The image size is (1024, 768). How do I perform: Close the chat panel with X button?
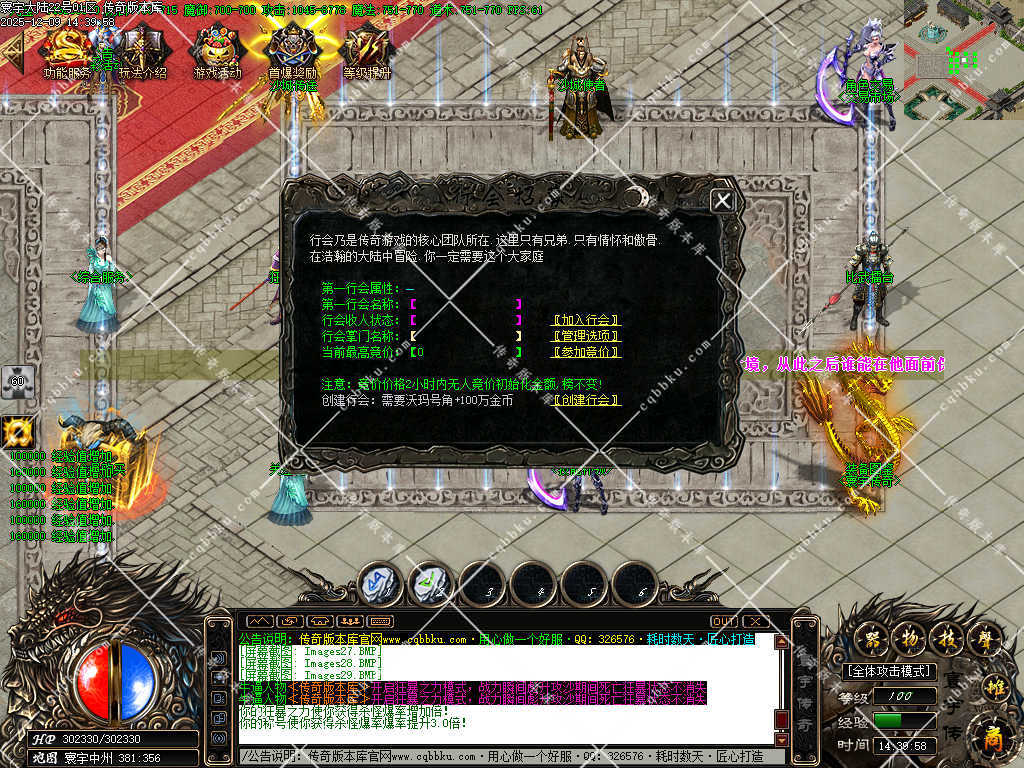pyautogui.click(x=755, y=621)
